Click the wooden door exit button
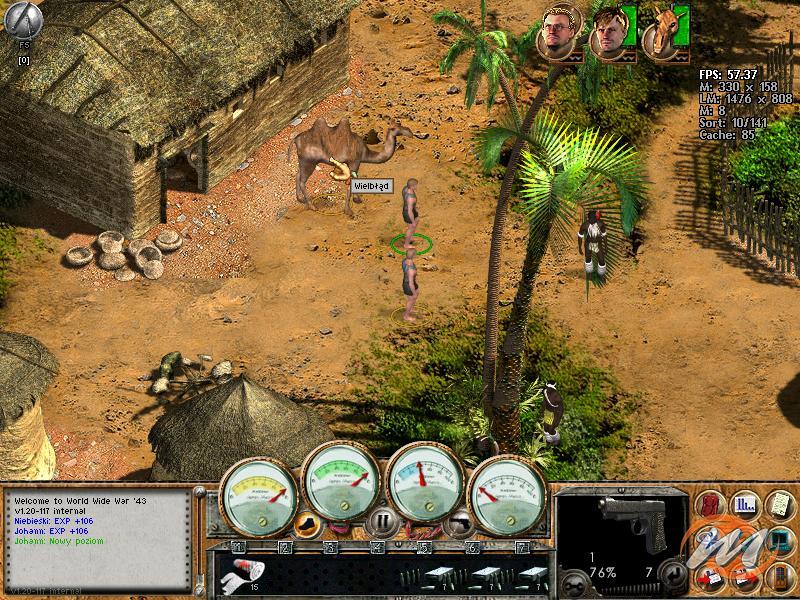The width and height of the screenshot is (800, 600). [777, 574]
